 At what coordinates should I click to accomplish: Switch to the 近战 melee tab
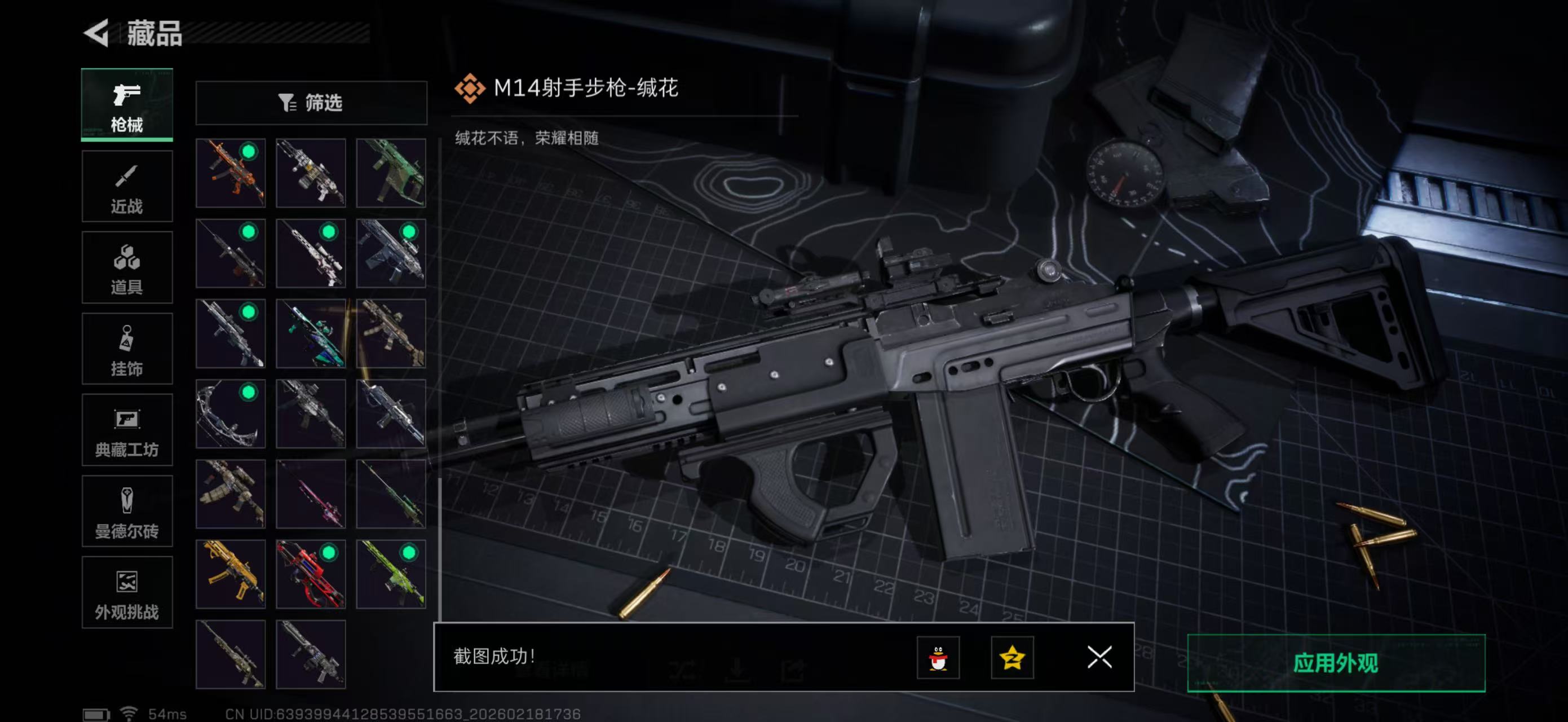(x=127, y=186)
